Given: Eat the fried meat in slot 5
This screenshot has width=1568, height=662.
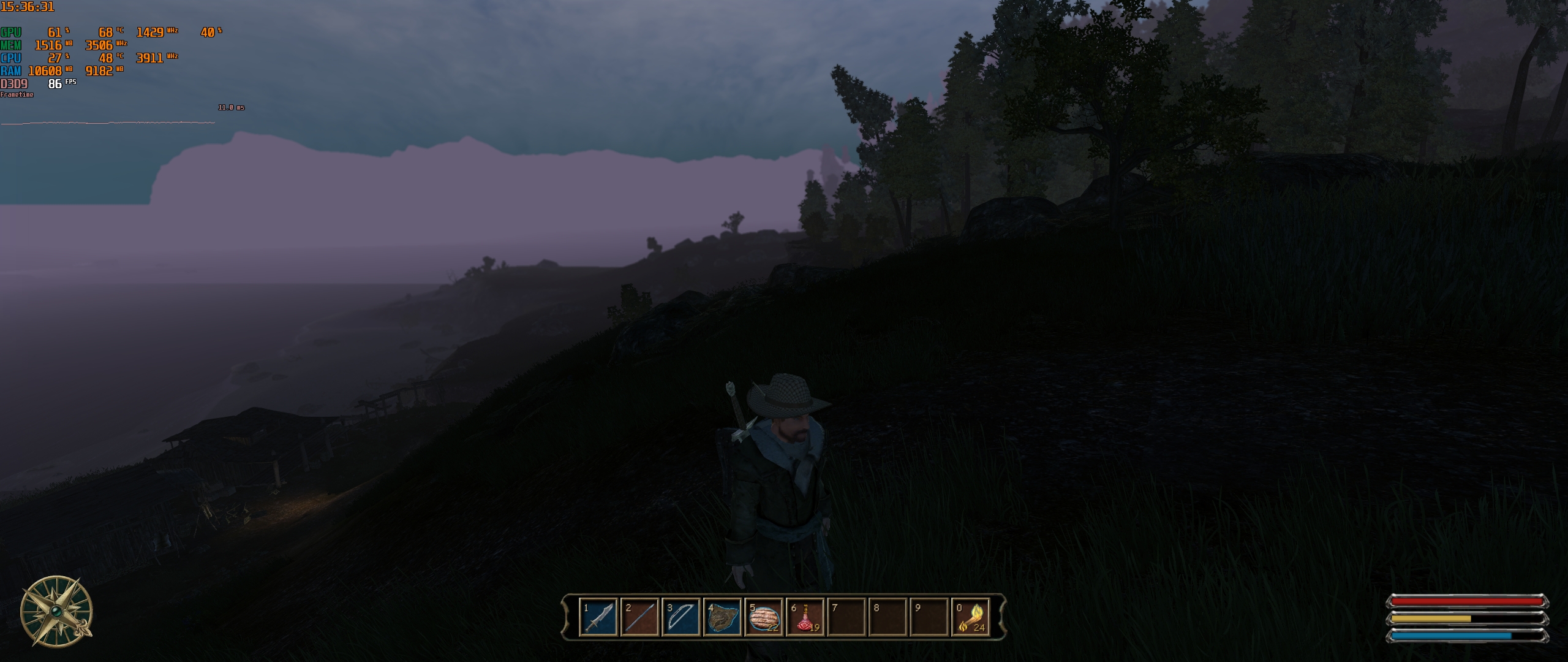Looking at the screenshot, I should (x=764, y=617).
